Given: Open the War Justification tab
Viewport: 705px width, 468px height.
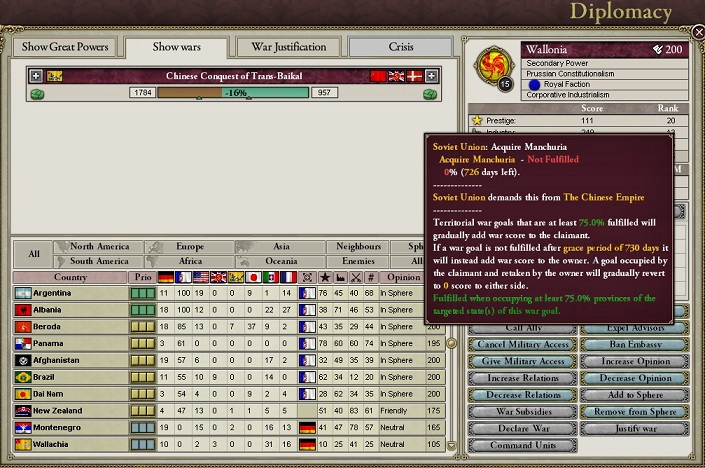Looking at the screenshot, I should click(x=288, y=47).
